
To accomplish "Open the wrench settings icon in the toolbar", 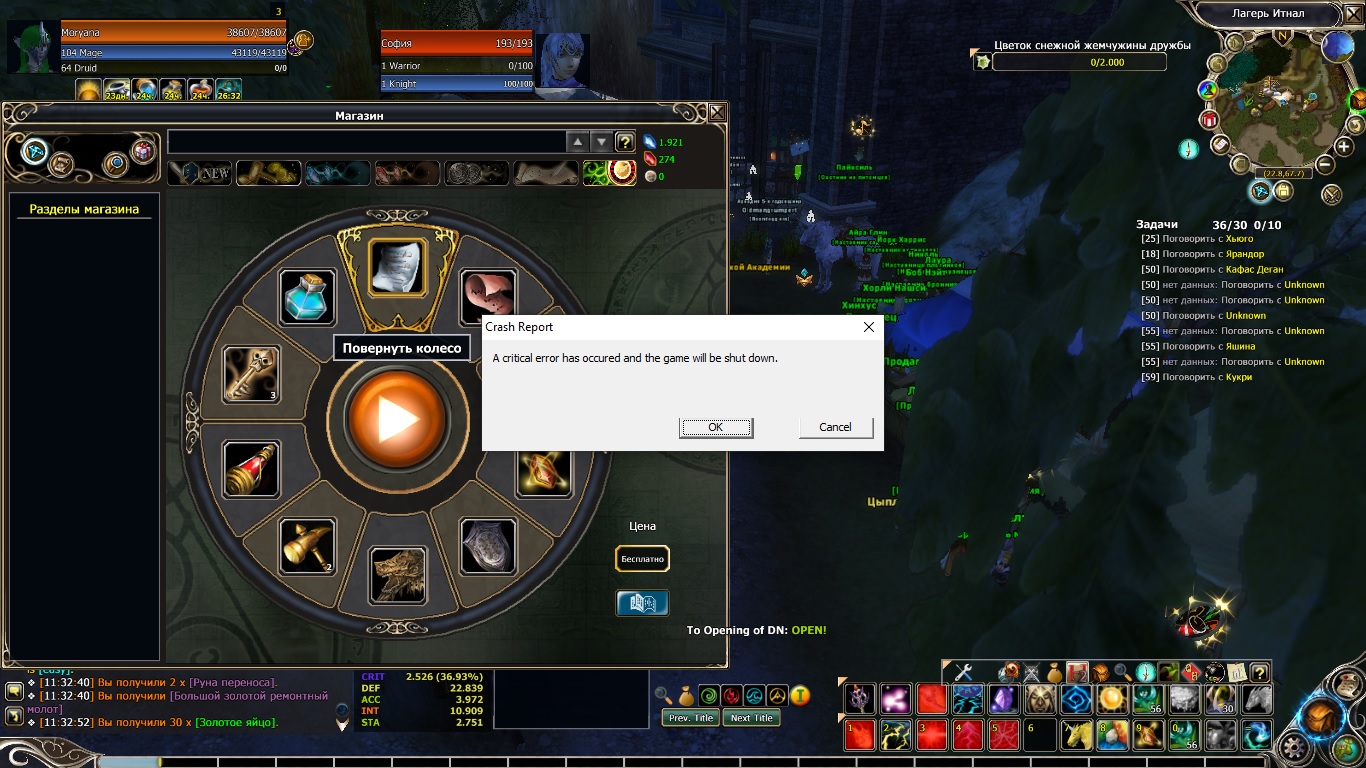I will click(964, 672).
